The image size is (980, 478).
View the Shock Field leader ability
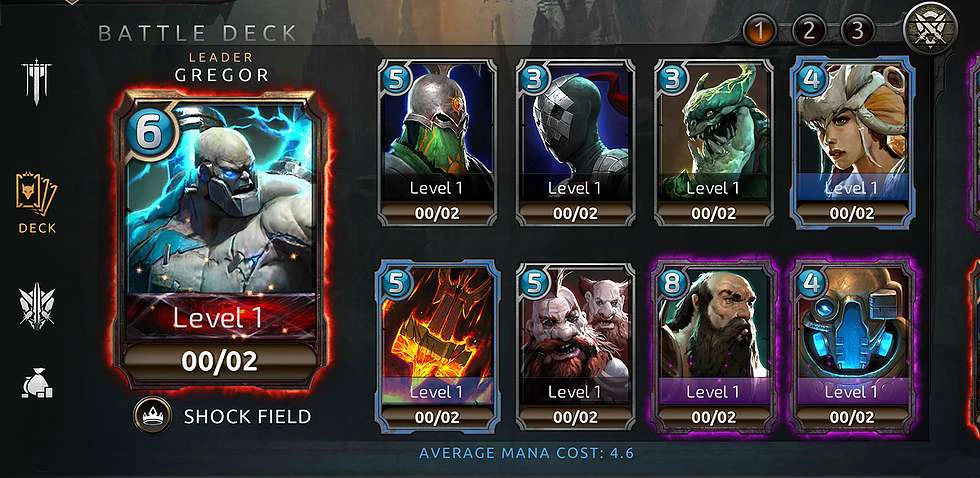[225, 417]
